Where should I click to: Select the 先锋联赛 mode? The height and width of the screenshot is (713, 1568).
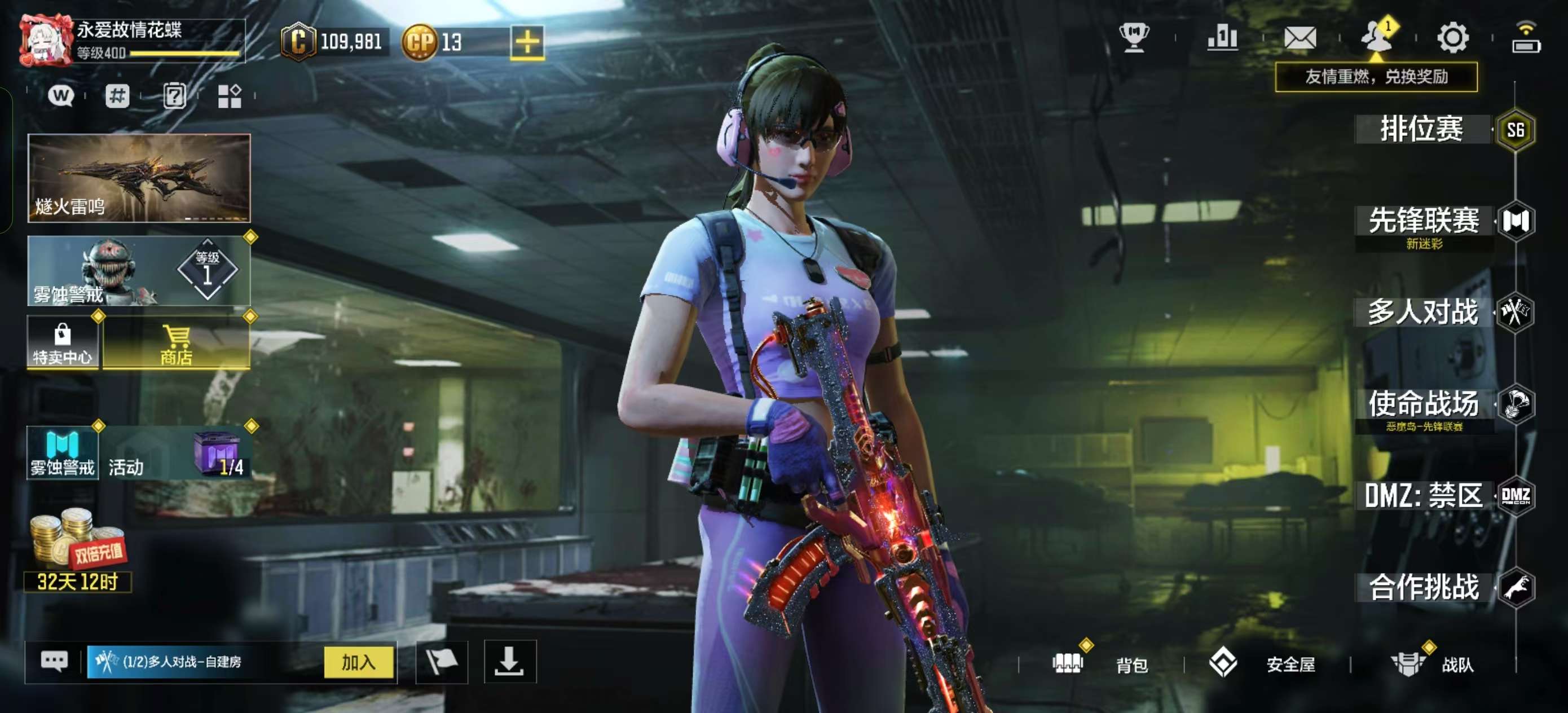1424,222
